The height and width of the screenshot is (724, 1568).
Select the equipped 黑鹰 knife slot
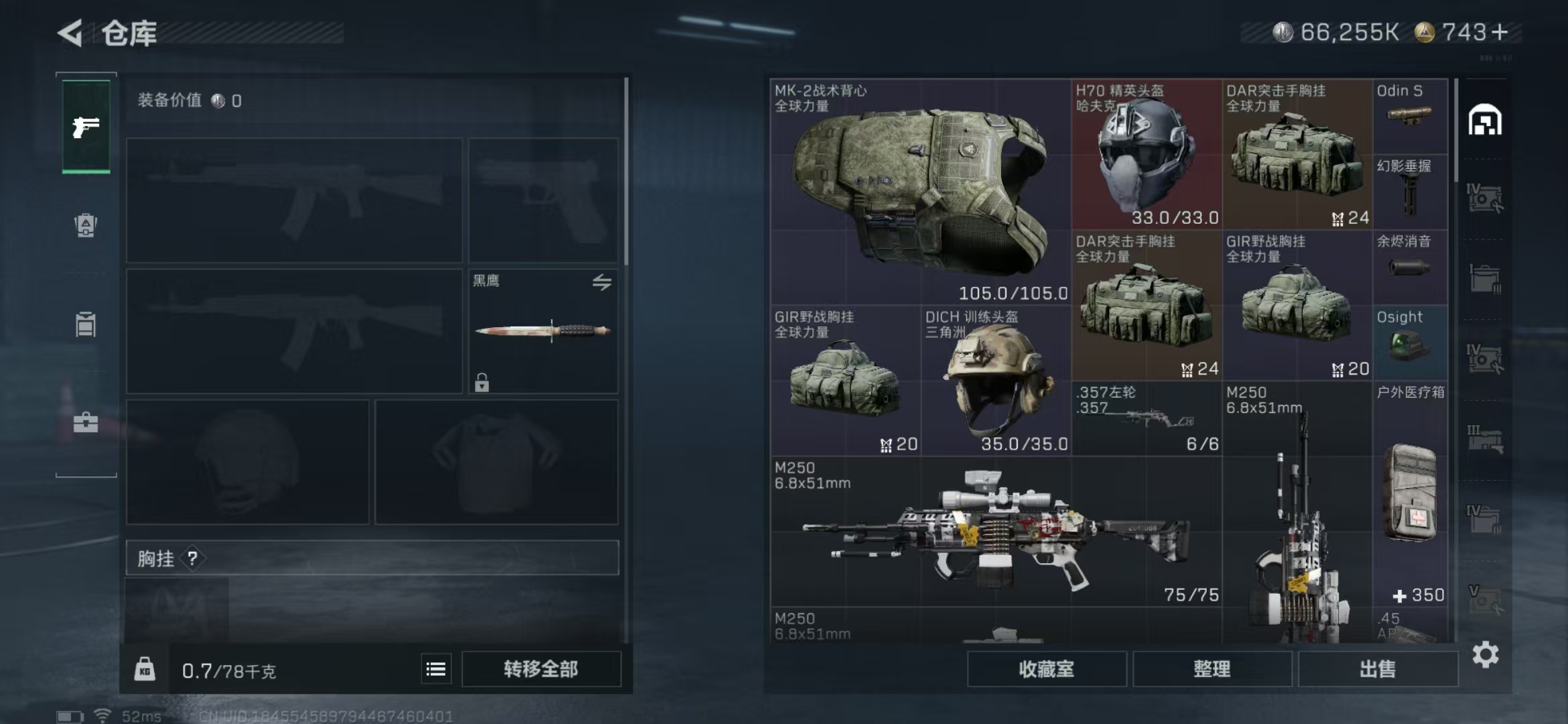(543, 331)
